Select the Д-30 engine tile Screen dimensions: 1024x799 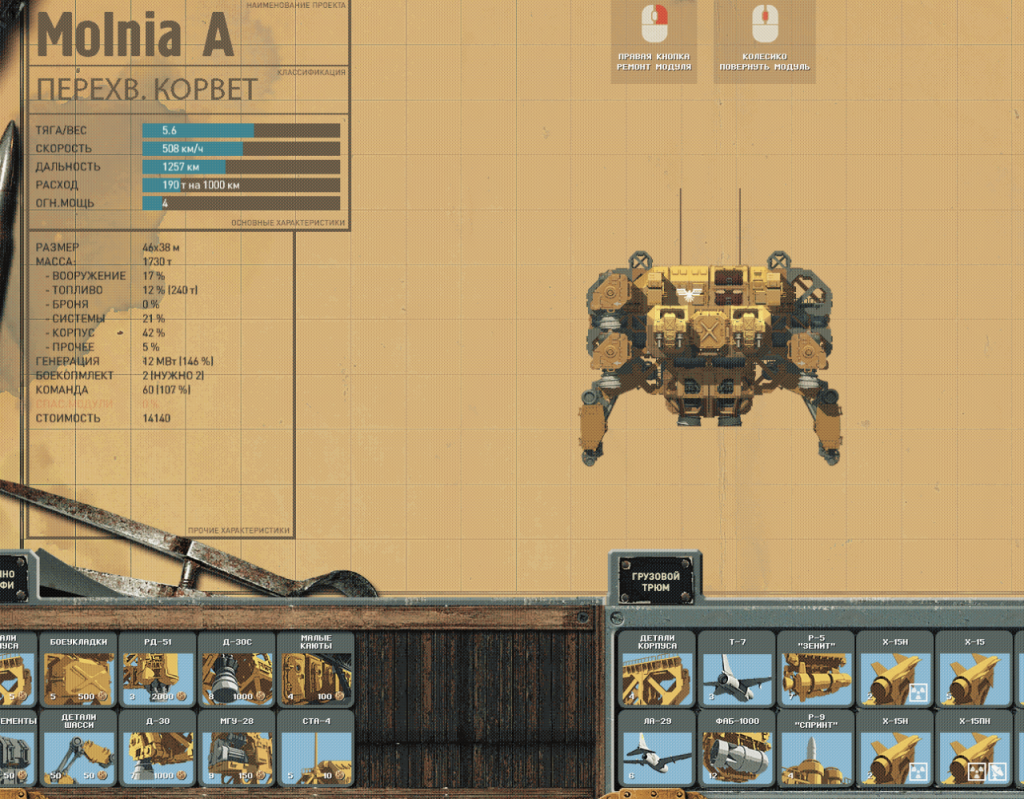[x=158, y=747]
